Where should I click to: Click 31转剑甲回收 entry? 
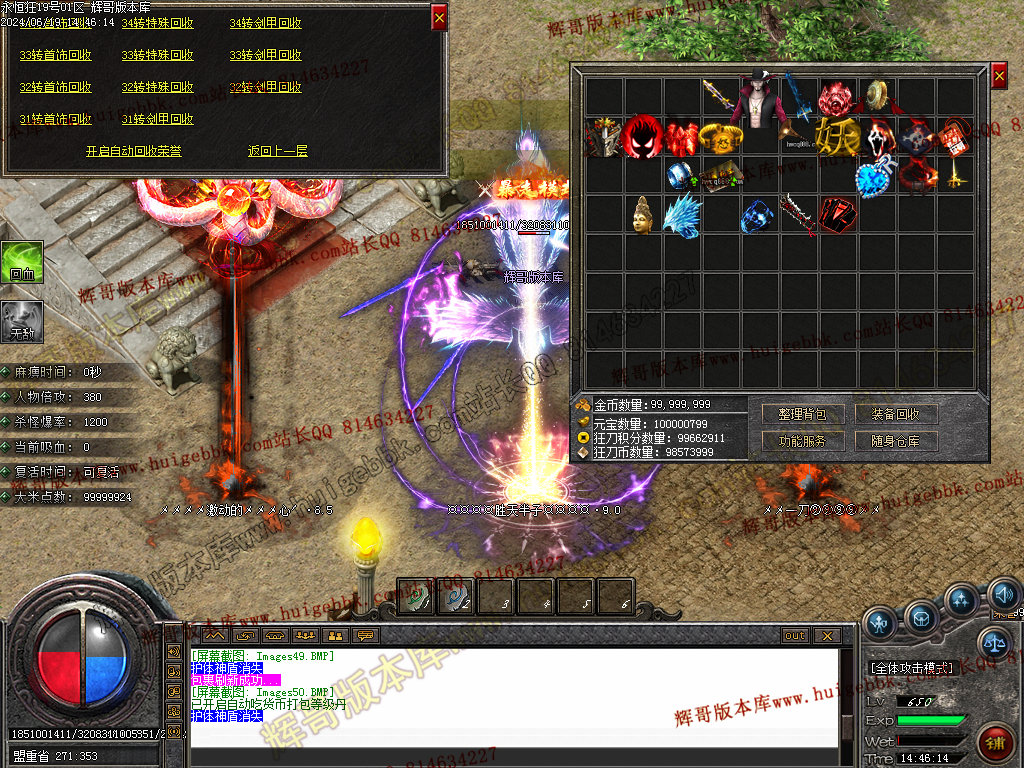click(x=158, y=119)
